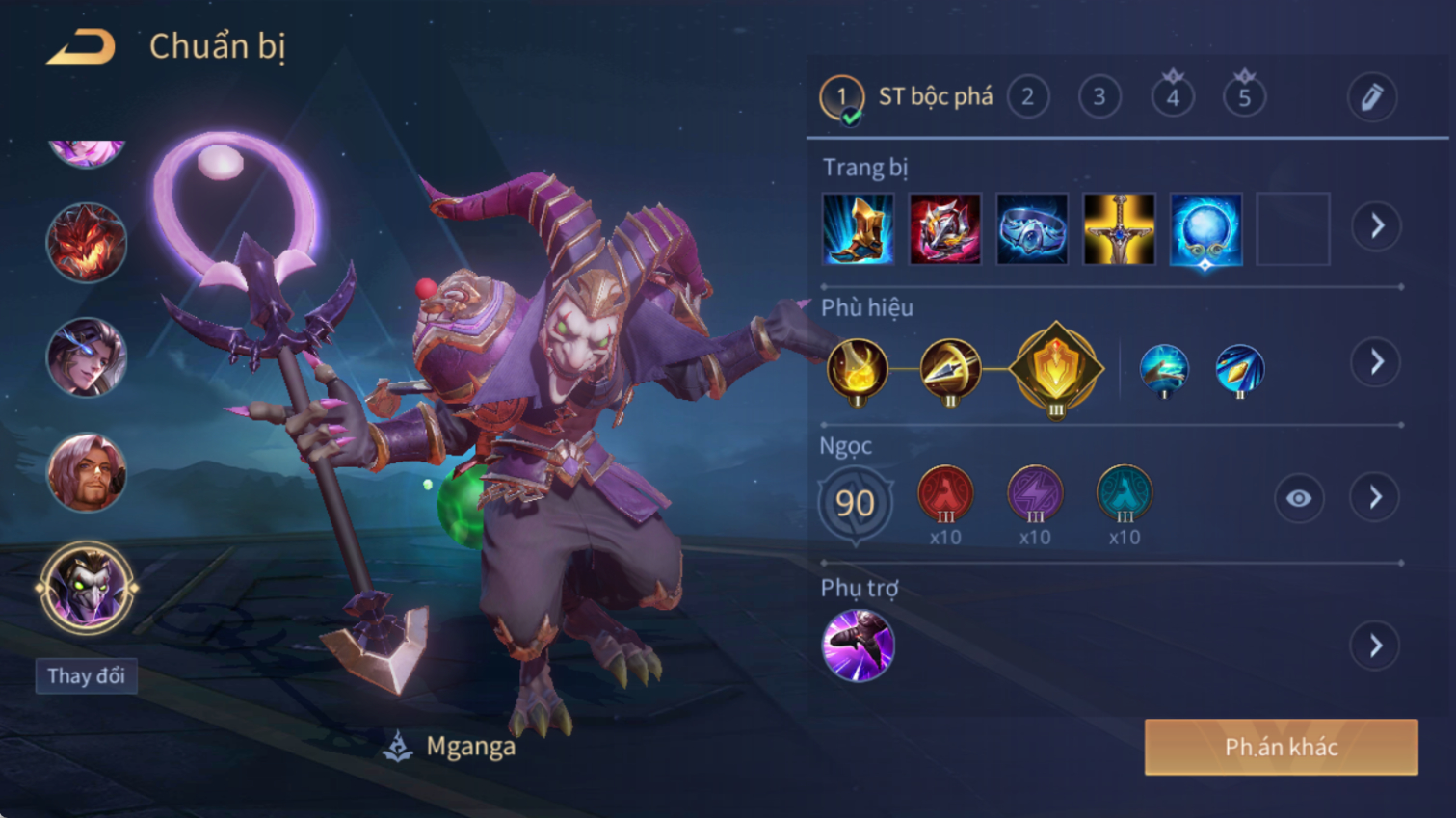Choose the blue orb equipment item
This screenshot has height=818, width=1456.
pos(1205,229)
